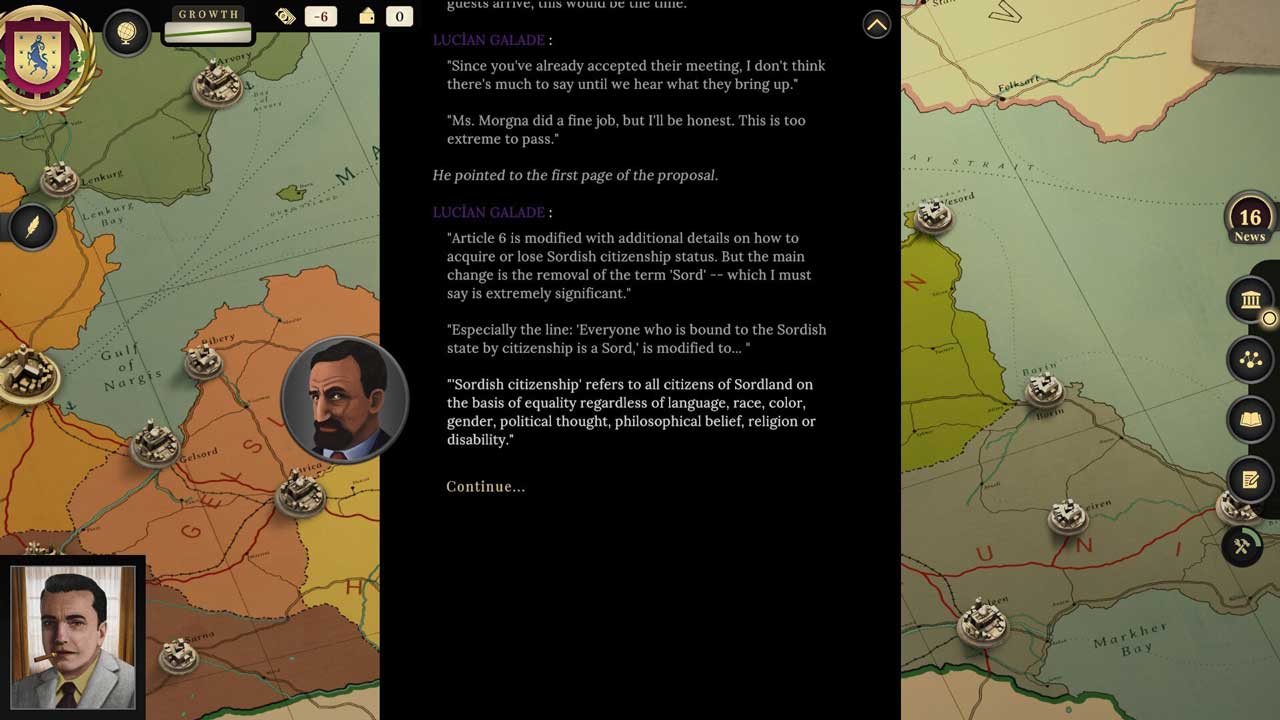Open the notepad with pencil icon
The width and height of the screenshot is (1280, 720).
pyautogui.click(x=1250, y=480)
